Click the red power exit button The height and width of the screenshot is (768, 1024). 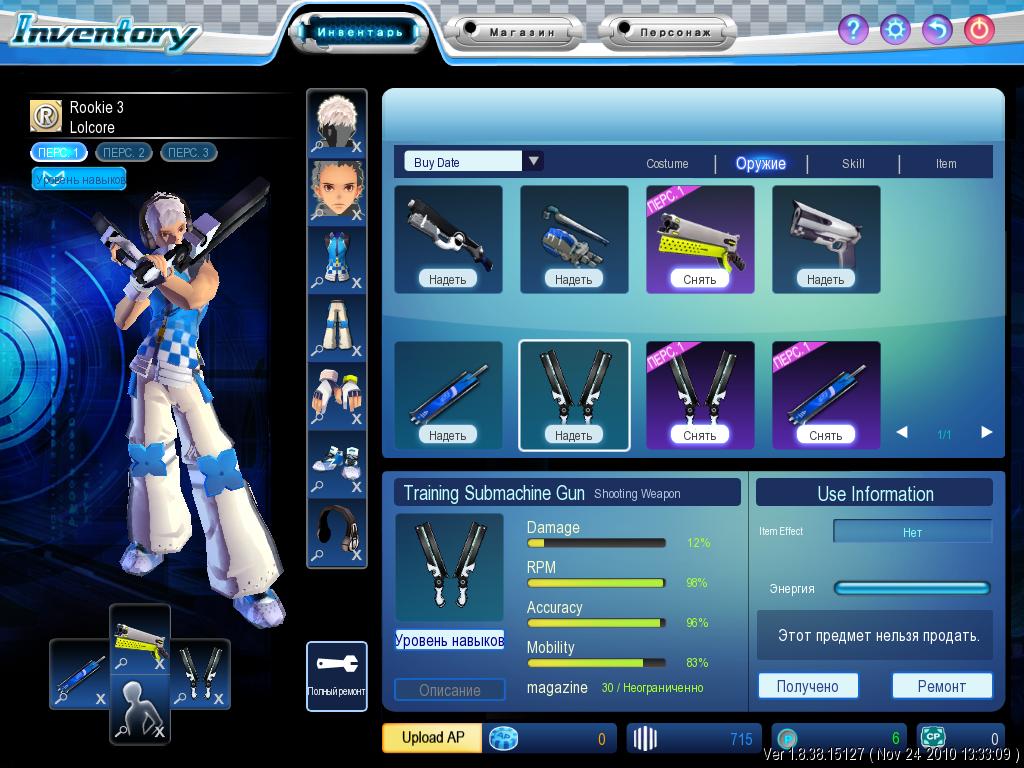point(979,29)
